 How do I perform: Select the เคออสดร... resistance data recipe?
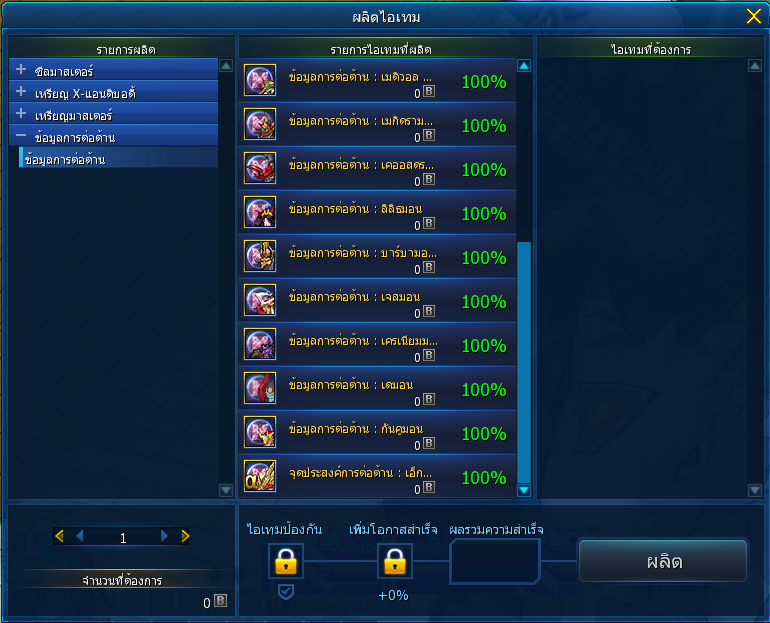[377, 169]
